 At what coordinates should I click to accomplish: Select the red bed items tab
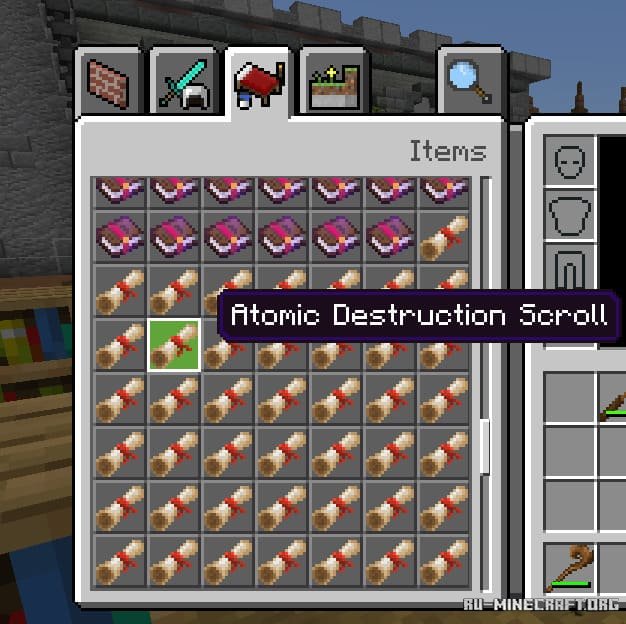pos(258,81)
